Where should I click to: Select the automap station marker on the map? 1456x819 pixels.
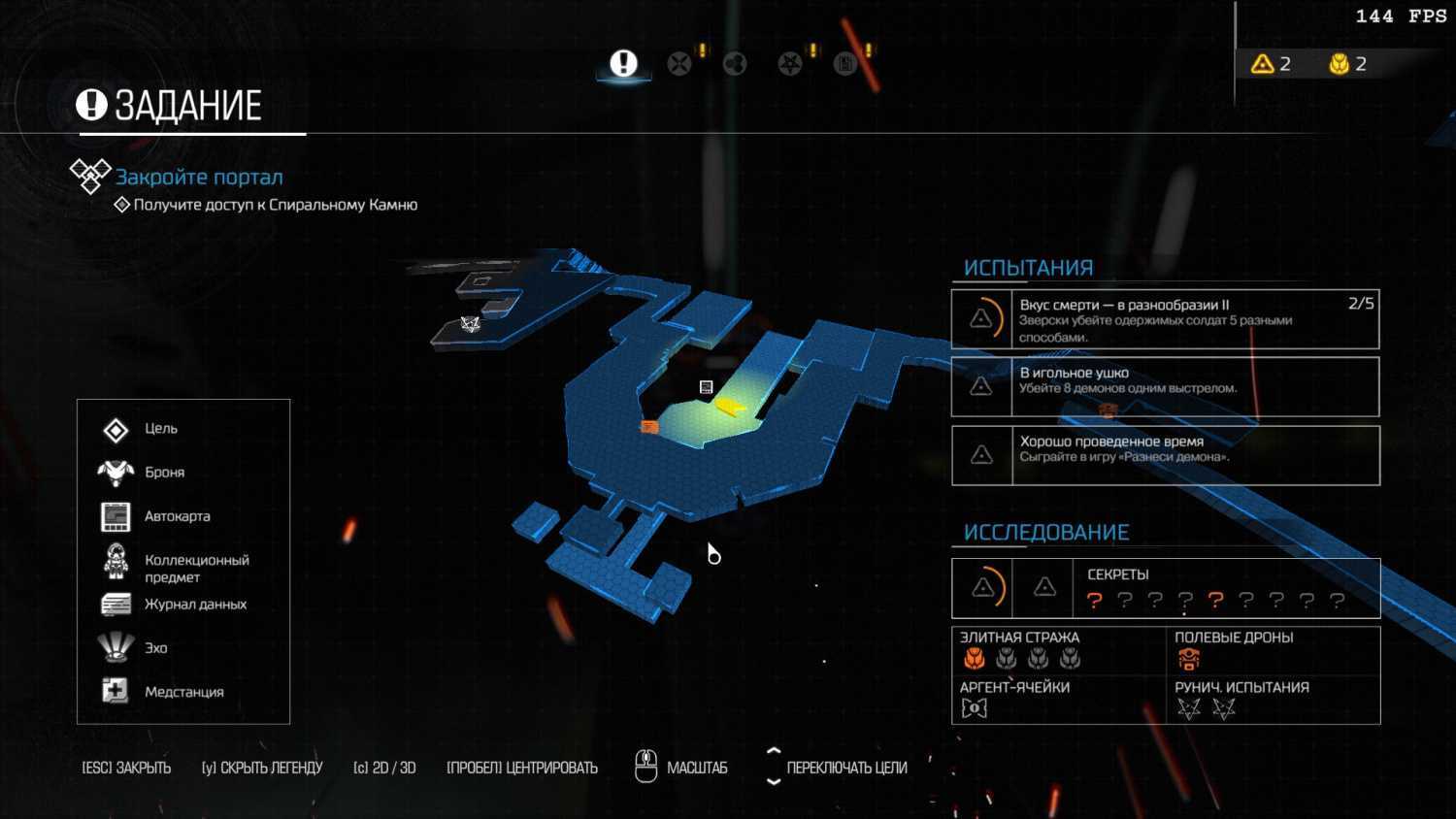pyautogui.click(x=707, y=387)
